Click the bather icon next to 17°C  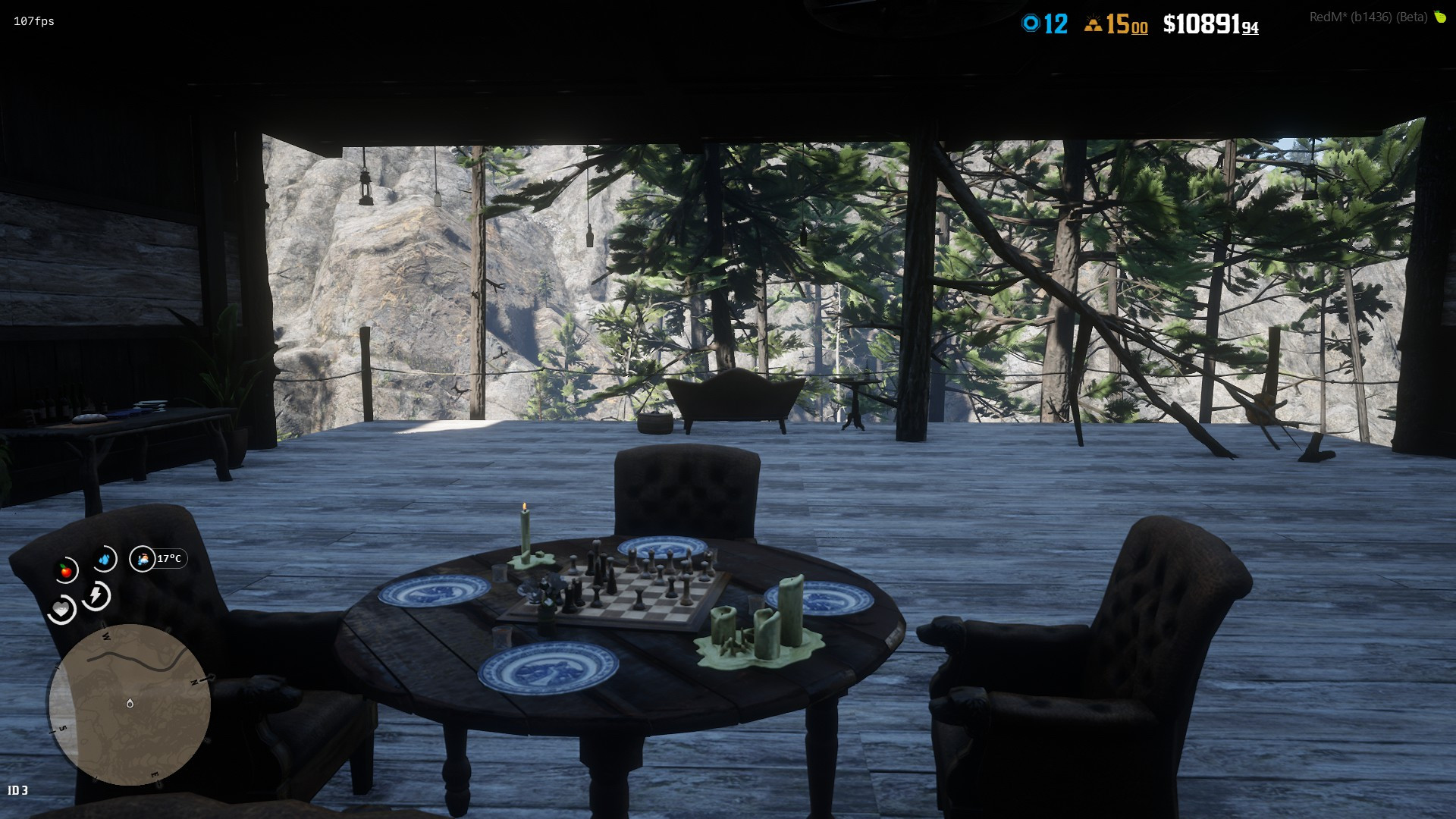tap(143, 560)
